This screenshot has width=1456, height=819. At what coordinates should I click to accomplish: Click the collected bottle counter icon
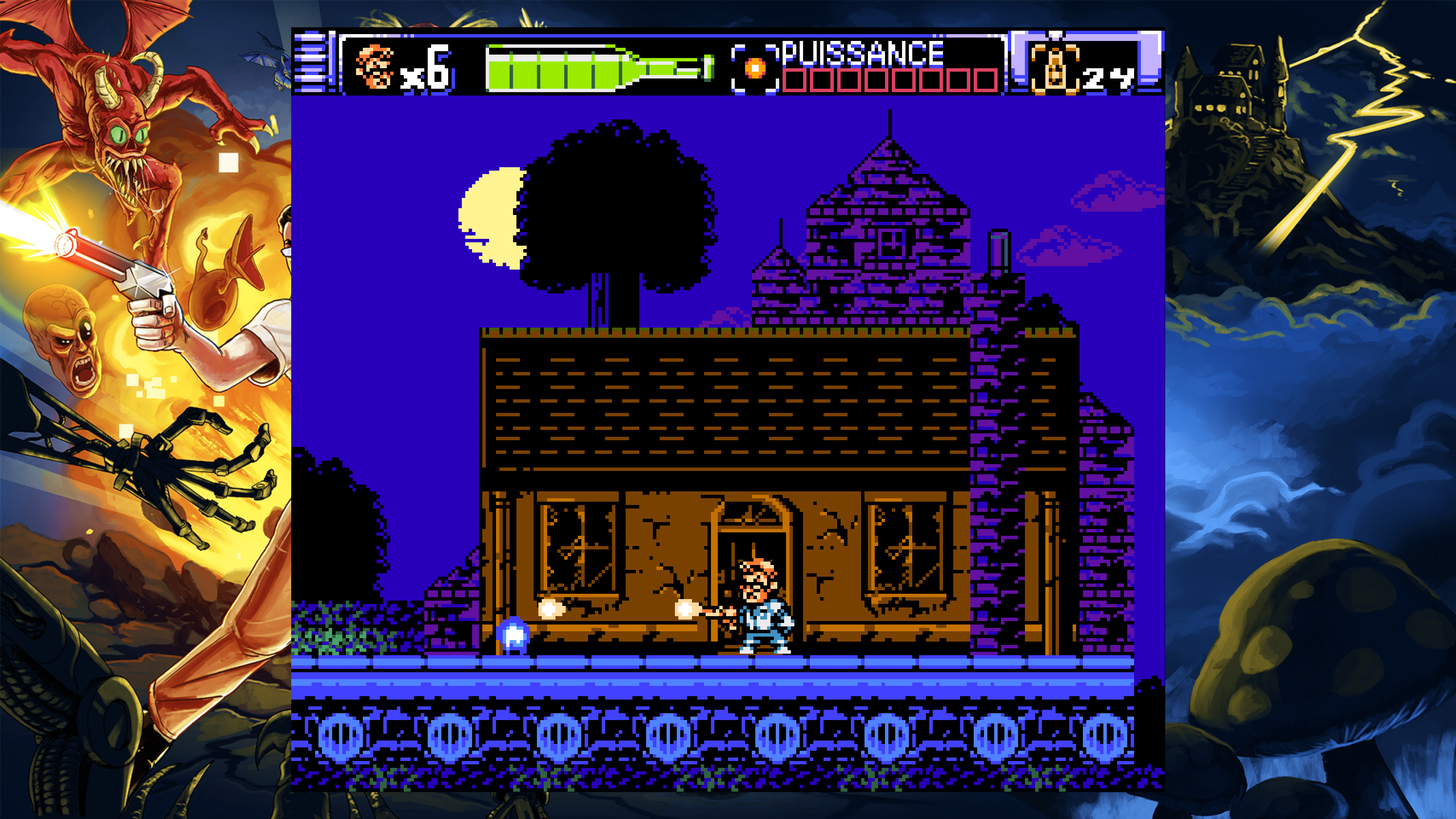point(1054,69)
